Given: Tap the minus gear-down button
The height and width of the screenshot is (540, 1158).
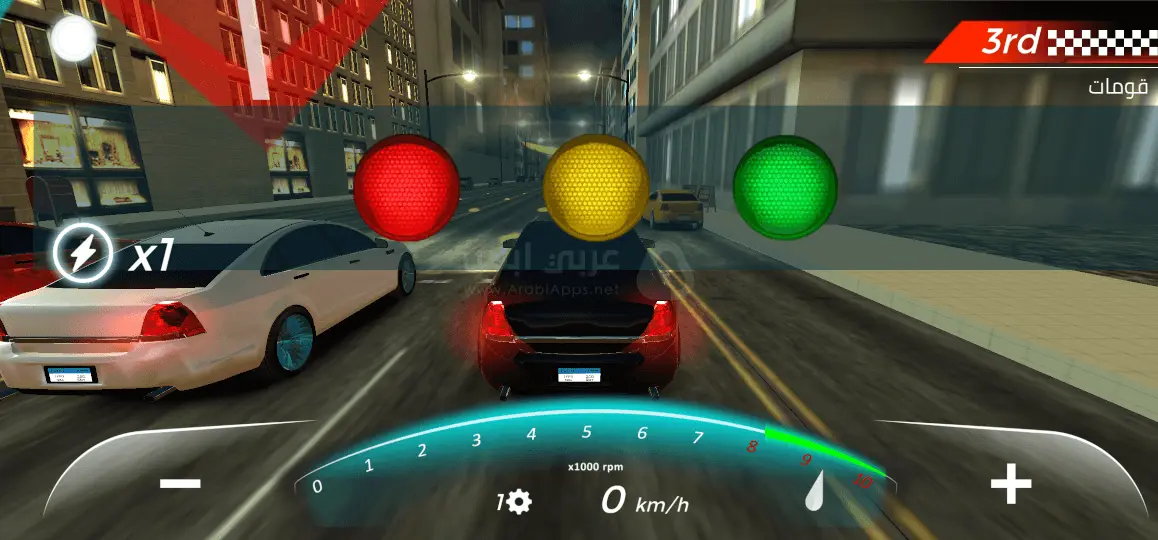Looking at the screenshot, I should pos(180,484).
